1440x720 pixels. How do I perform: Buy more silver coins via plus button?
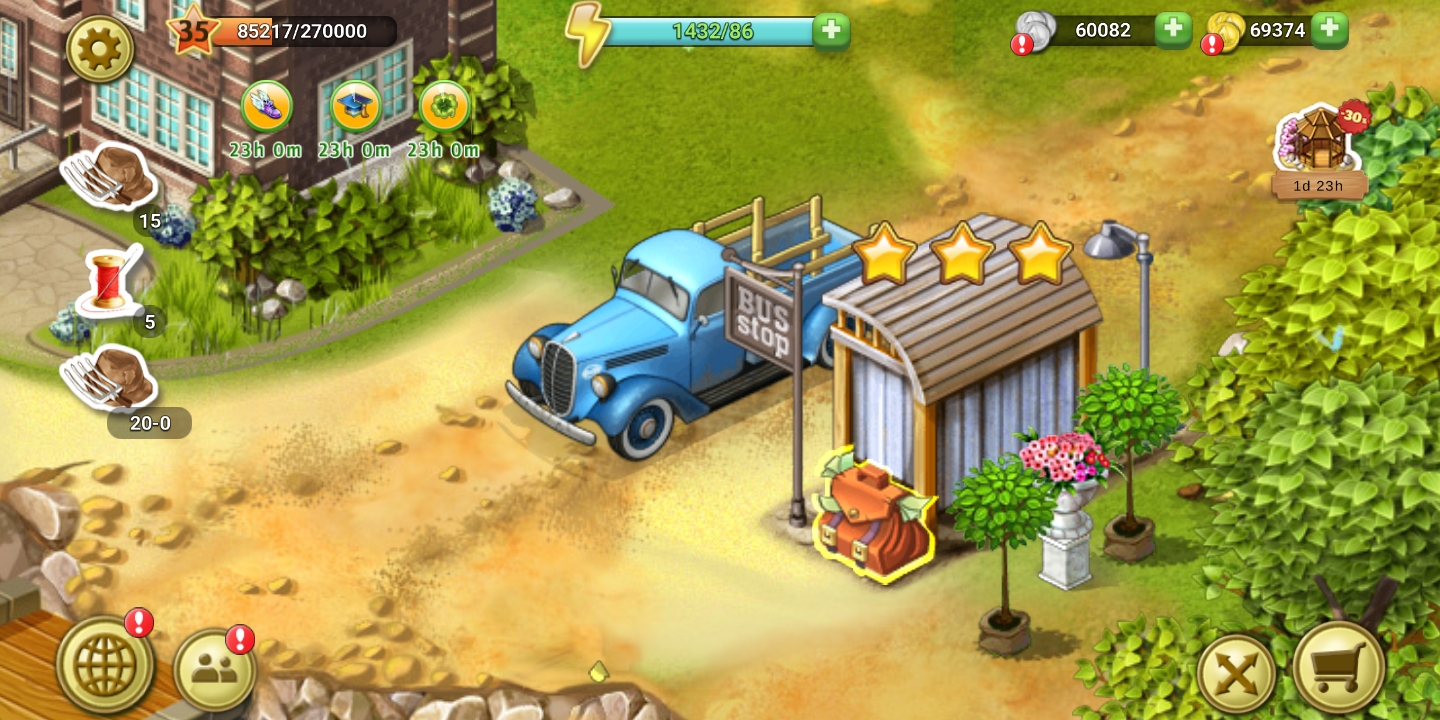1173,30
